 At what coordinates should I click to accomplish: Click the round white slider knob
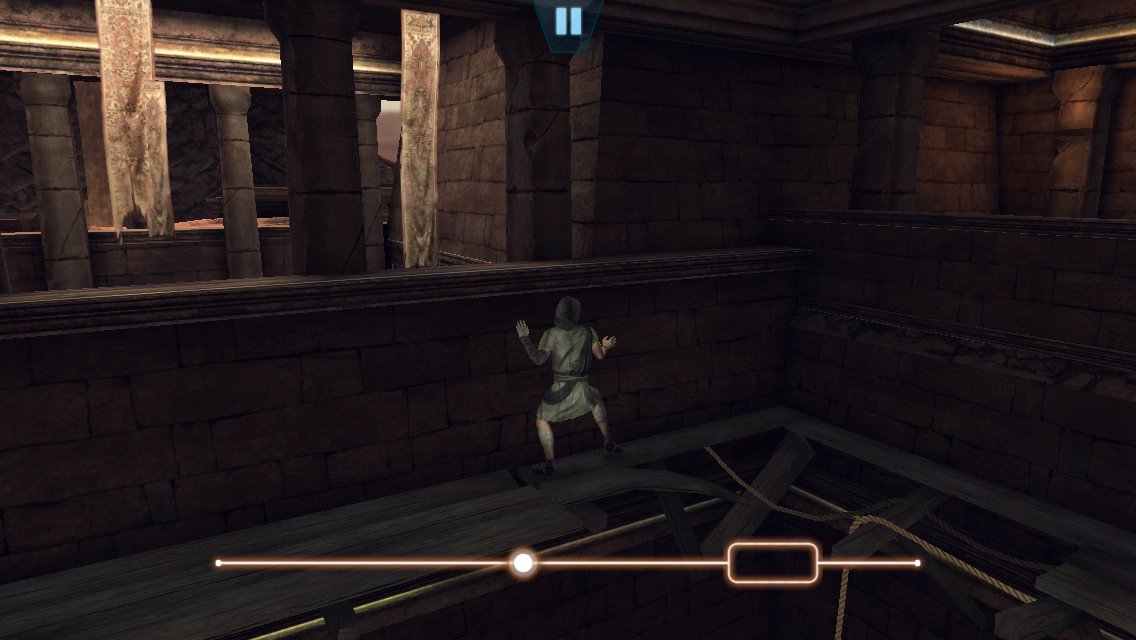click(522, 563)
